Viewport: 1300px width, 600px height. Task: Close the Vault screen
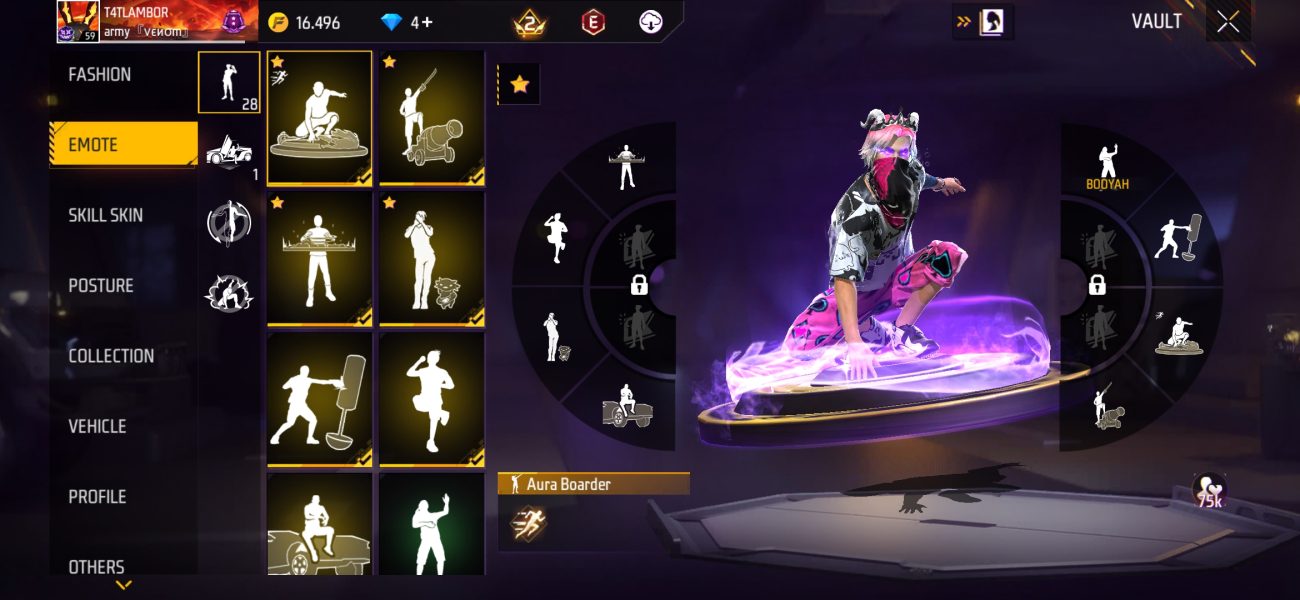coord(1228,22)
